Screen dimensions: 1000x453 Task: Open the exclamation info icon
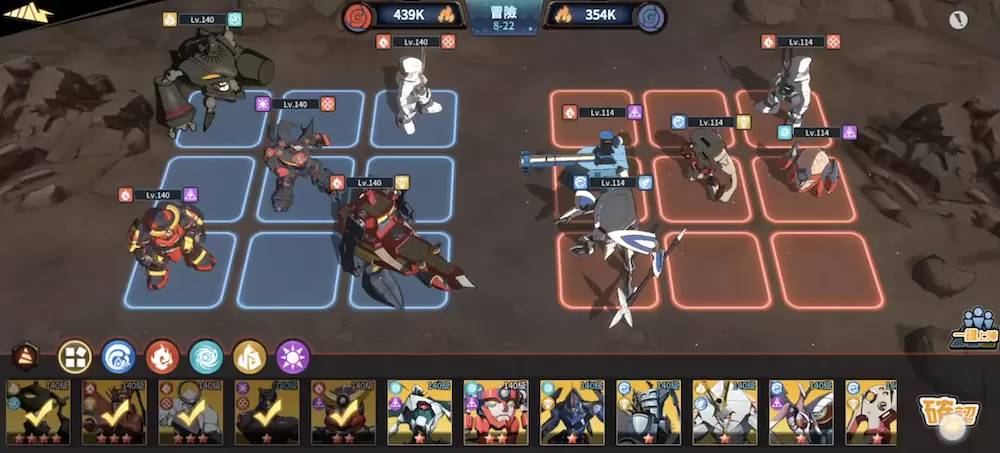[960, 19]
